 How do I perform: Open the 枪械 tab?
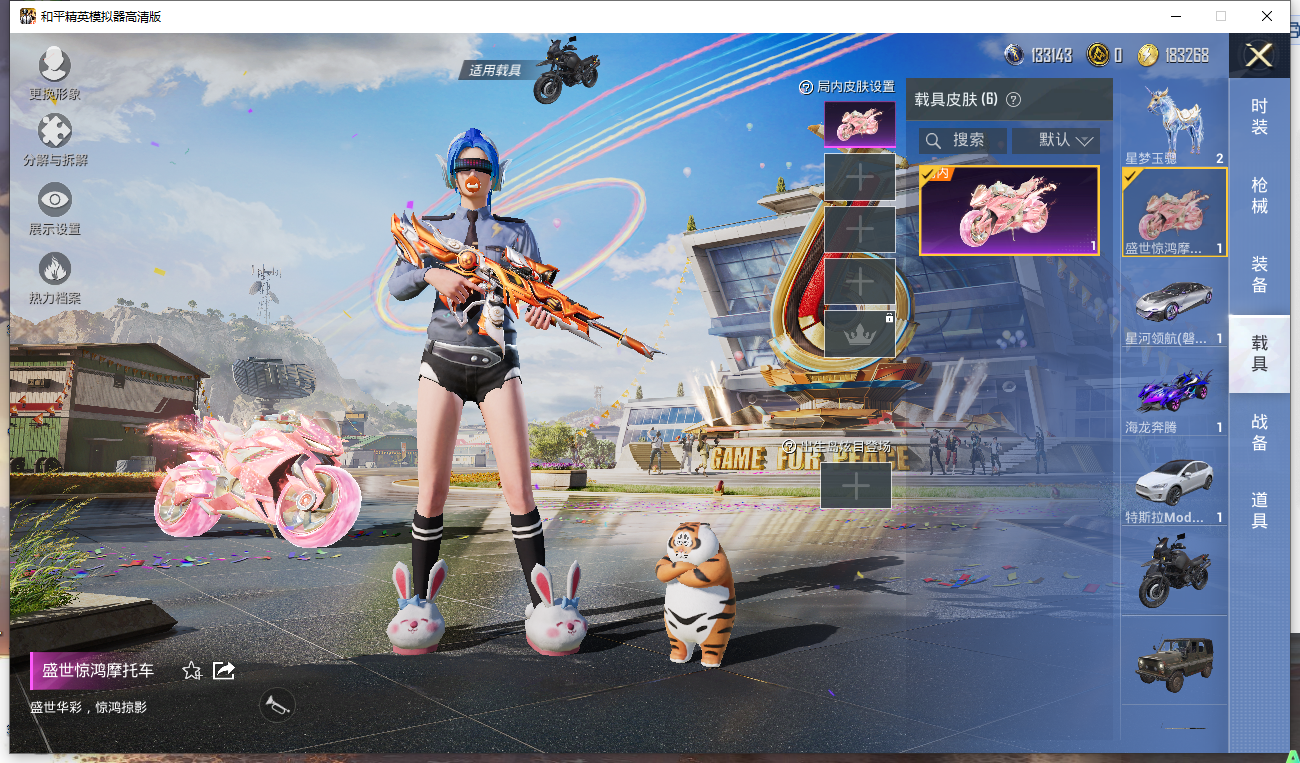click(x=1259, y=195)
